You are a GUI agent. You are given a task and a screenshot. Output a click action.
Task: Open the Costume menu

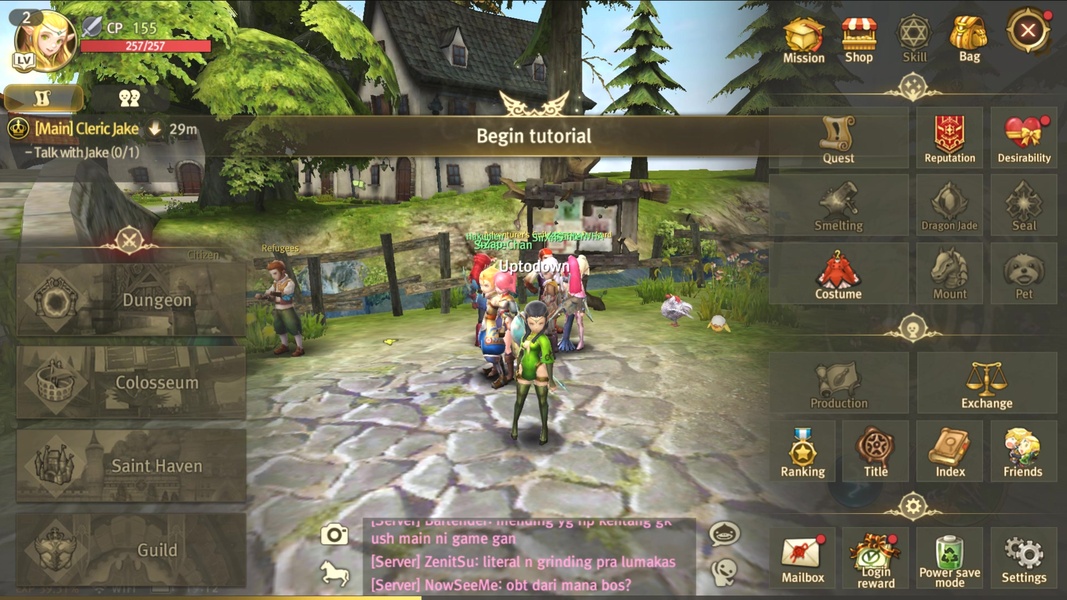click(x=838, y=274)
